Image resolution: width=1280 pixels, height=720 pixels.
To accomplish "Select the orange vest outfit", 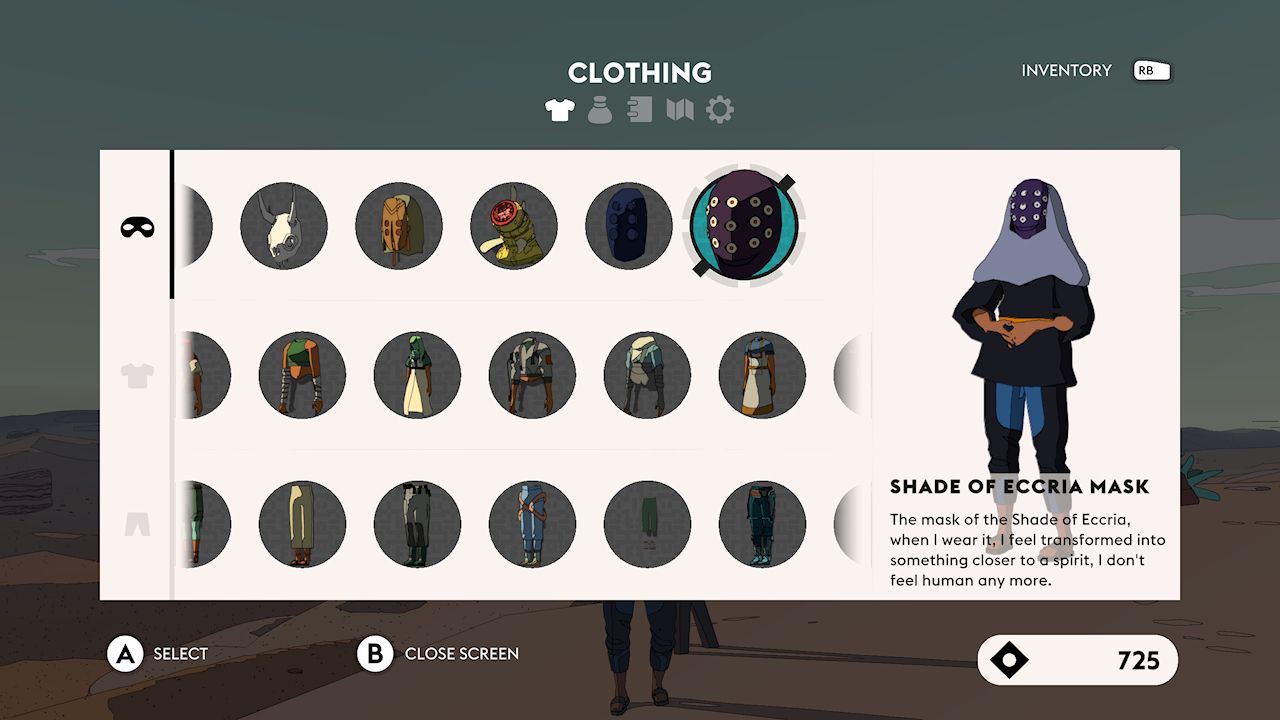I will tap(302, 375).
